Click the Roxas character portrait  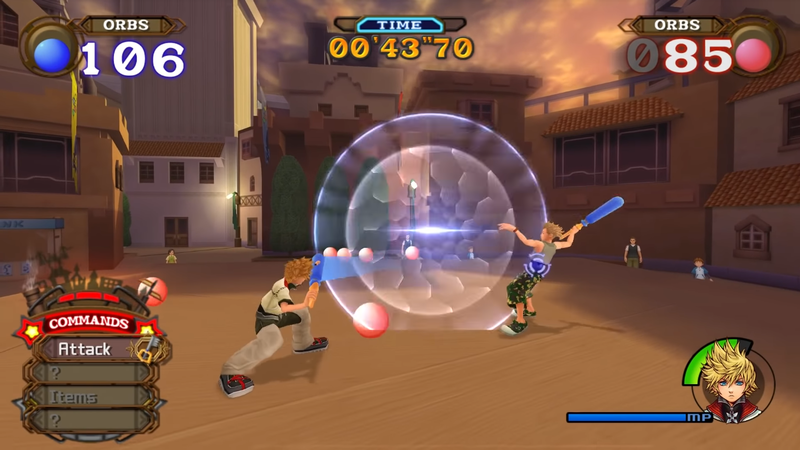[728, 379]
